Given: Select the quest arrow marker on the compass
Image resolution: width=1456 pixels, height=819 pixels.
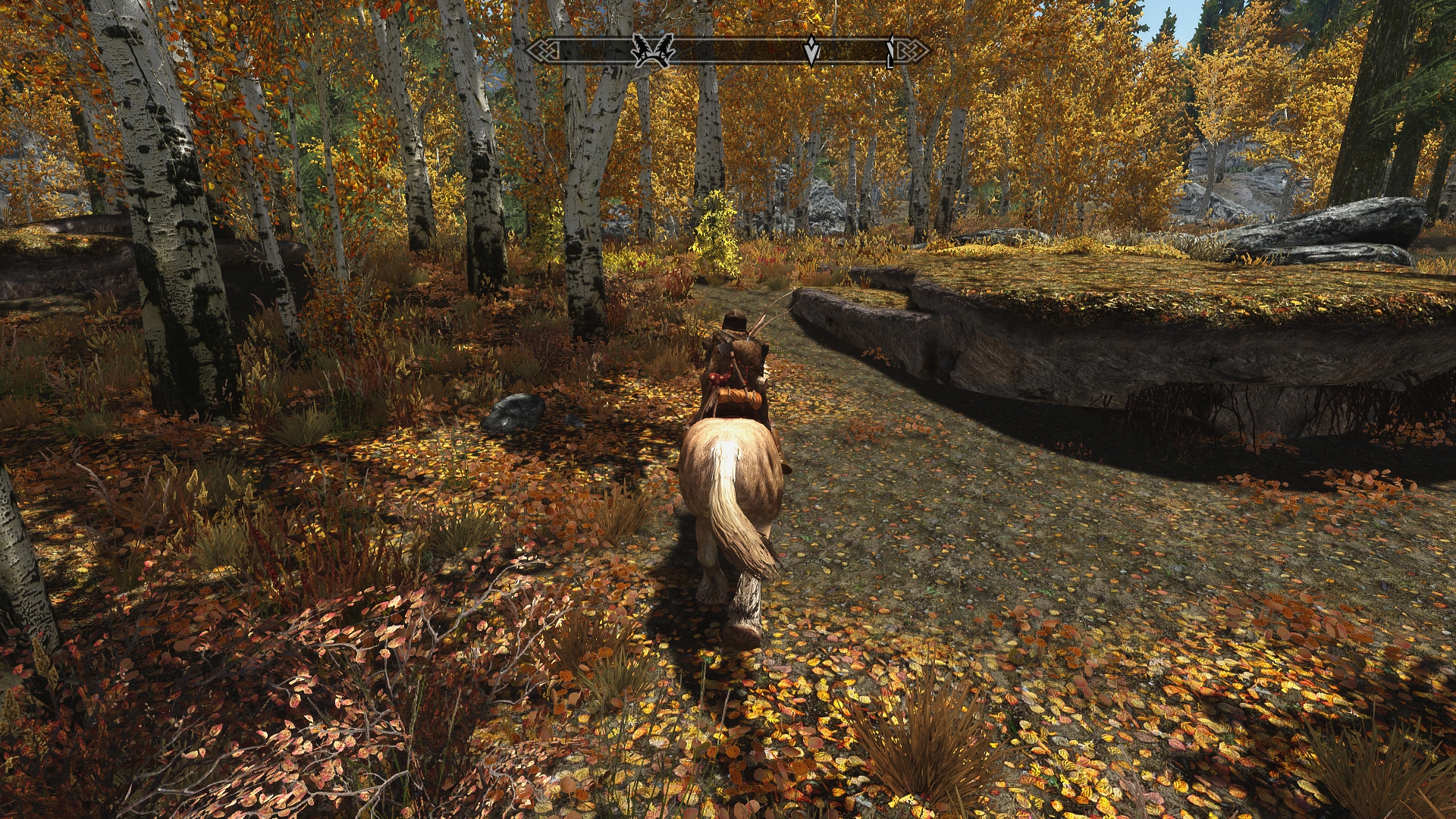Looking at the screenshot, I should (x=811, y=51).
